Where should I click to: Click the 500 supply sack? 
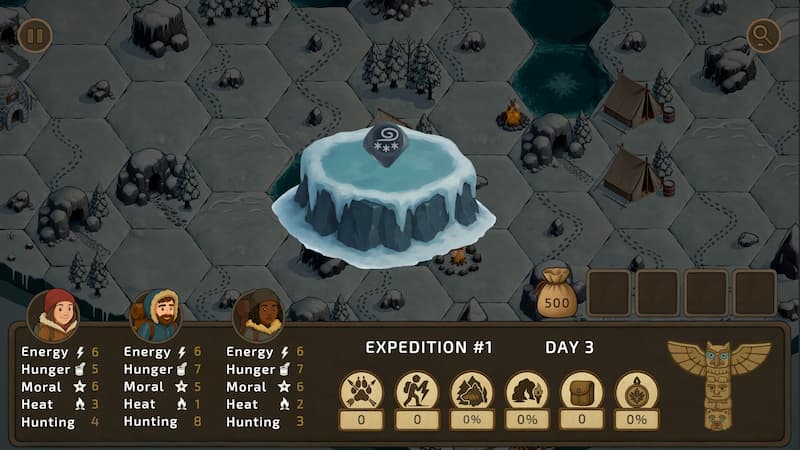557,294
